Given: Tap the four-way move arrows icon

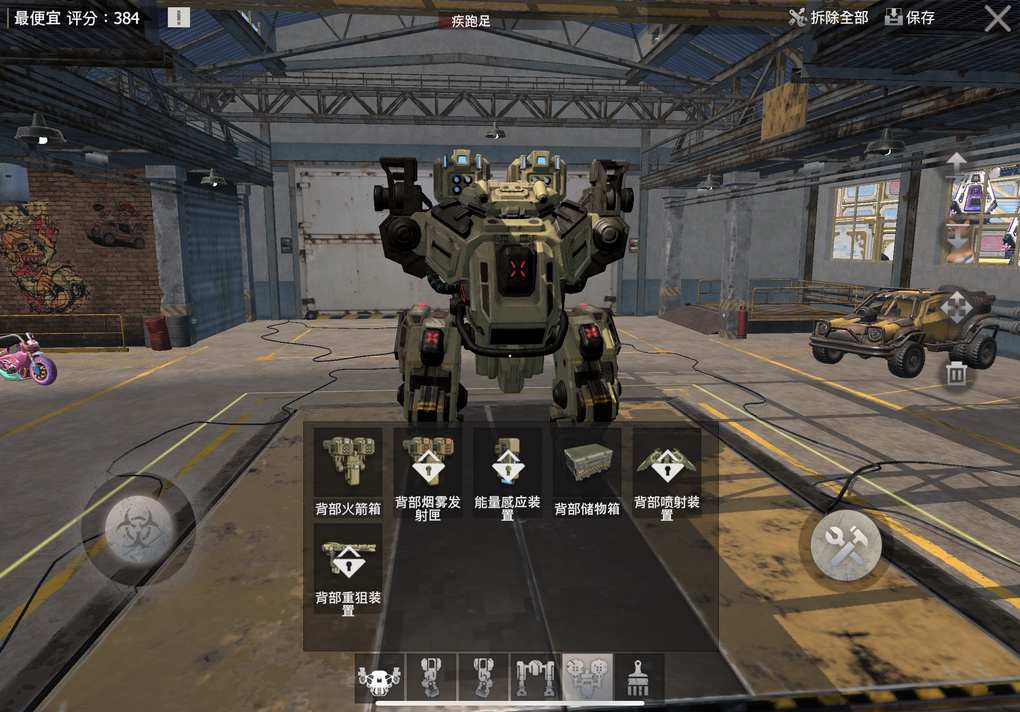Looking at the screenshot, I should pyautogui.click(x=955, y=307).
